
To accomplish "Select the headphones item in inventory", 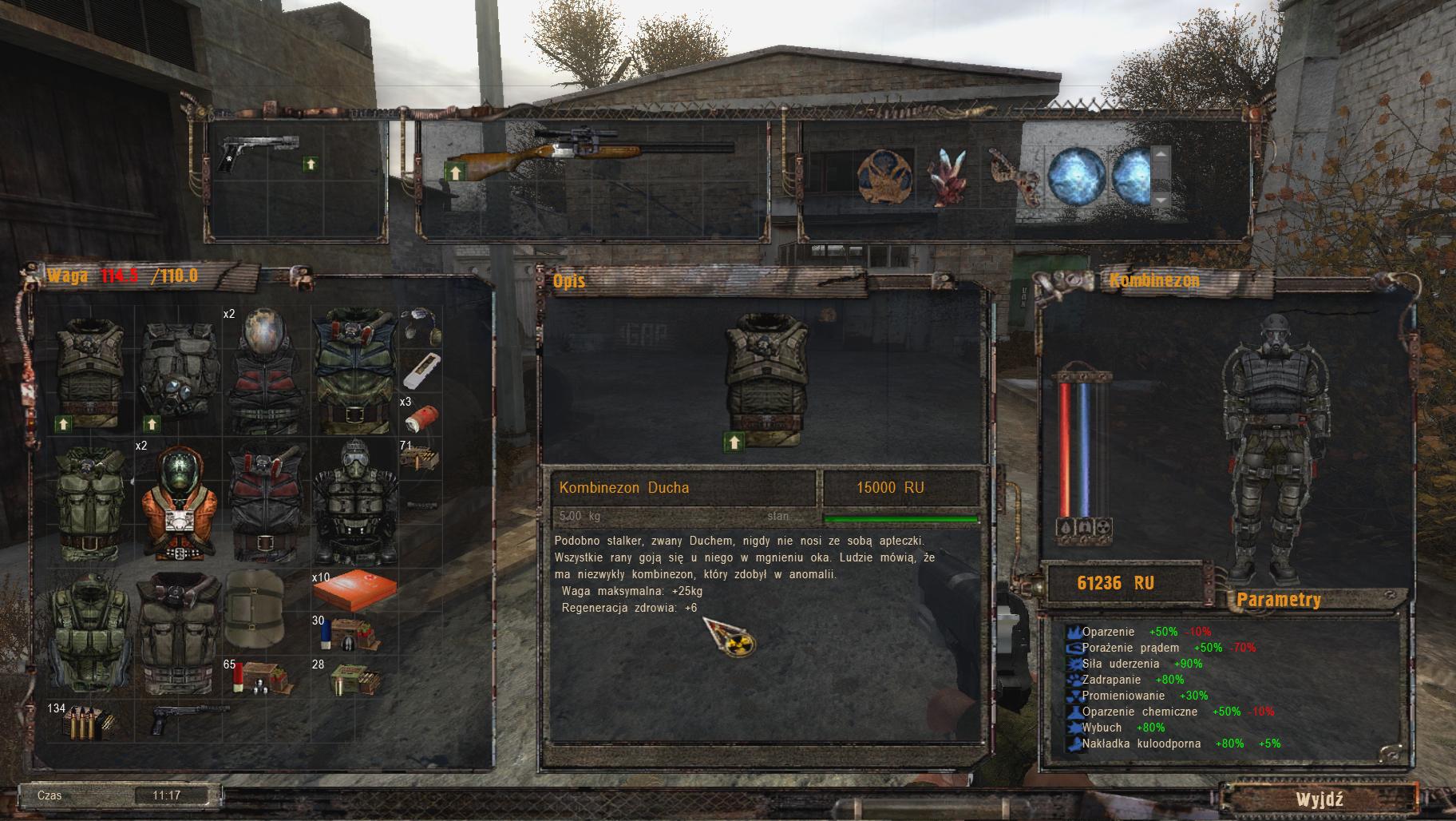I will [x=420, y=326].
